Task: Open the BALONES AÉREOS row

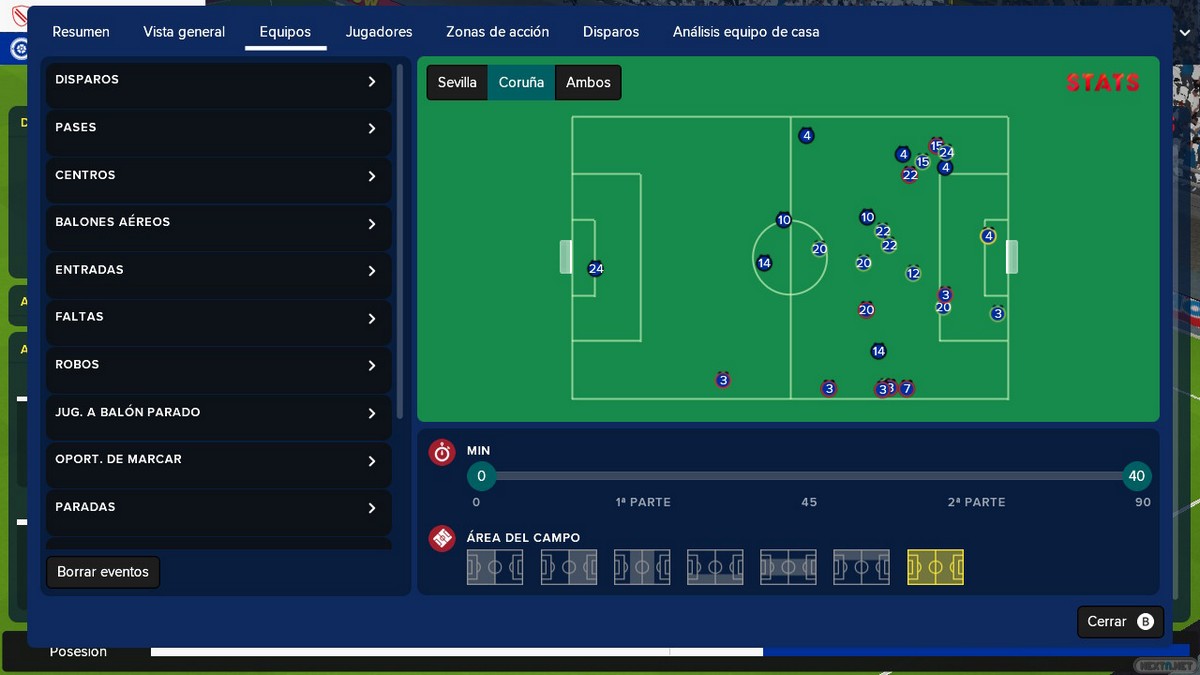Action: tap(218, 223)
